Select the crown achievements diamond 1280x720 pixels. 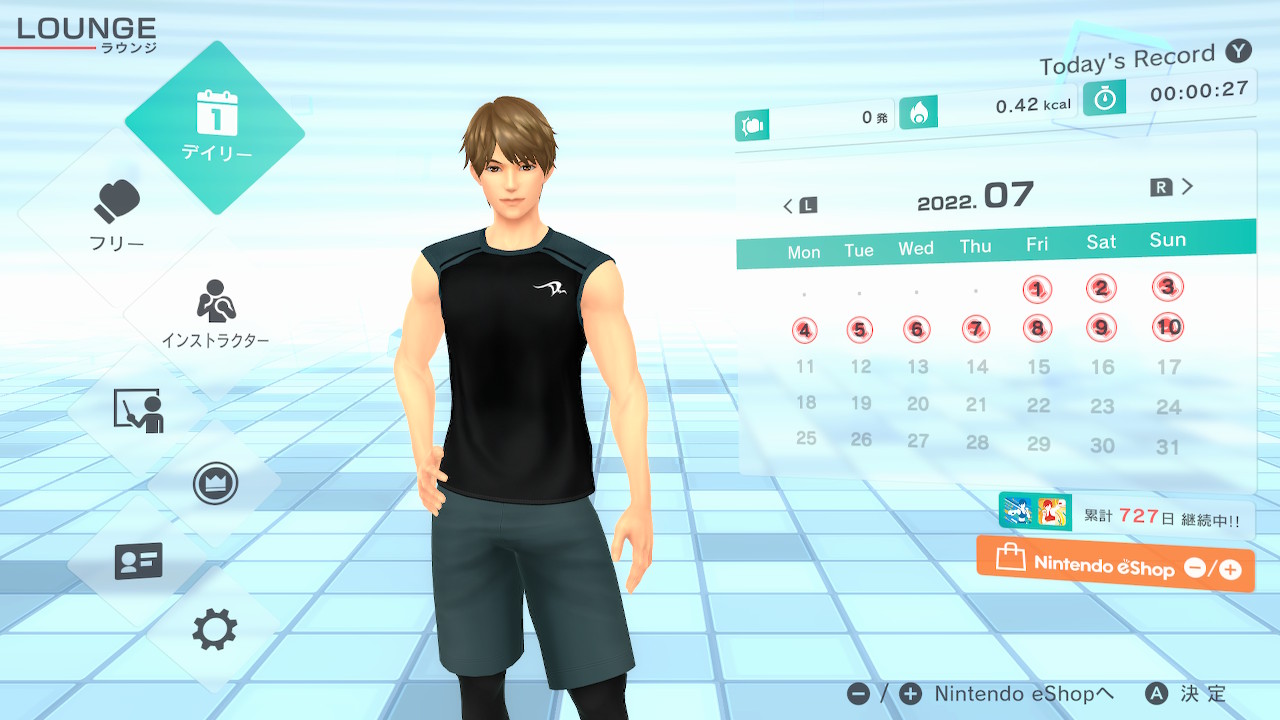click(x=214, y=484)
